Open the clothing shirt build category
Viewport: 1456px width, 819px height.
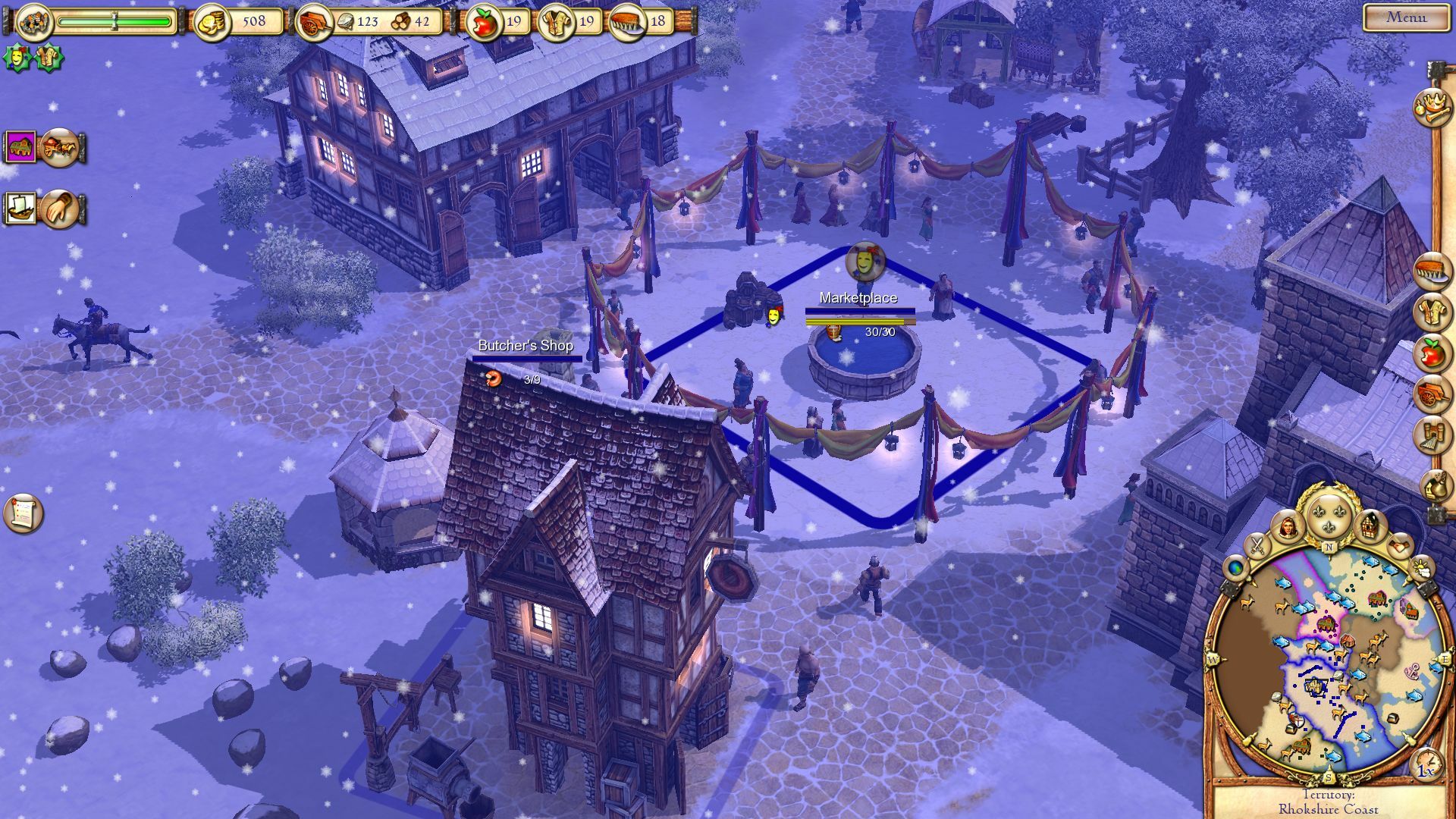[1431, 312]
